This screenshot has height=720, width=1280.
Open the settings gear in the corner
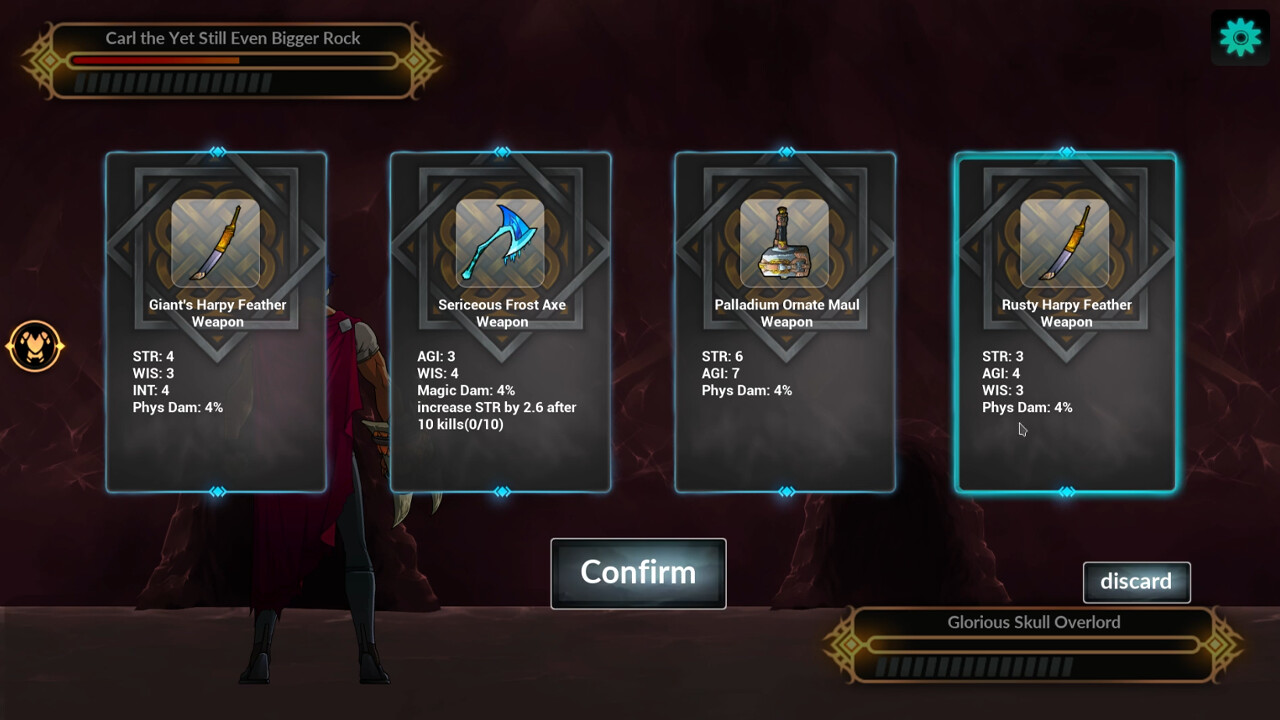tap(1239, 36)
